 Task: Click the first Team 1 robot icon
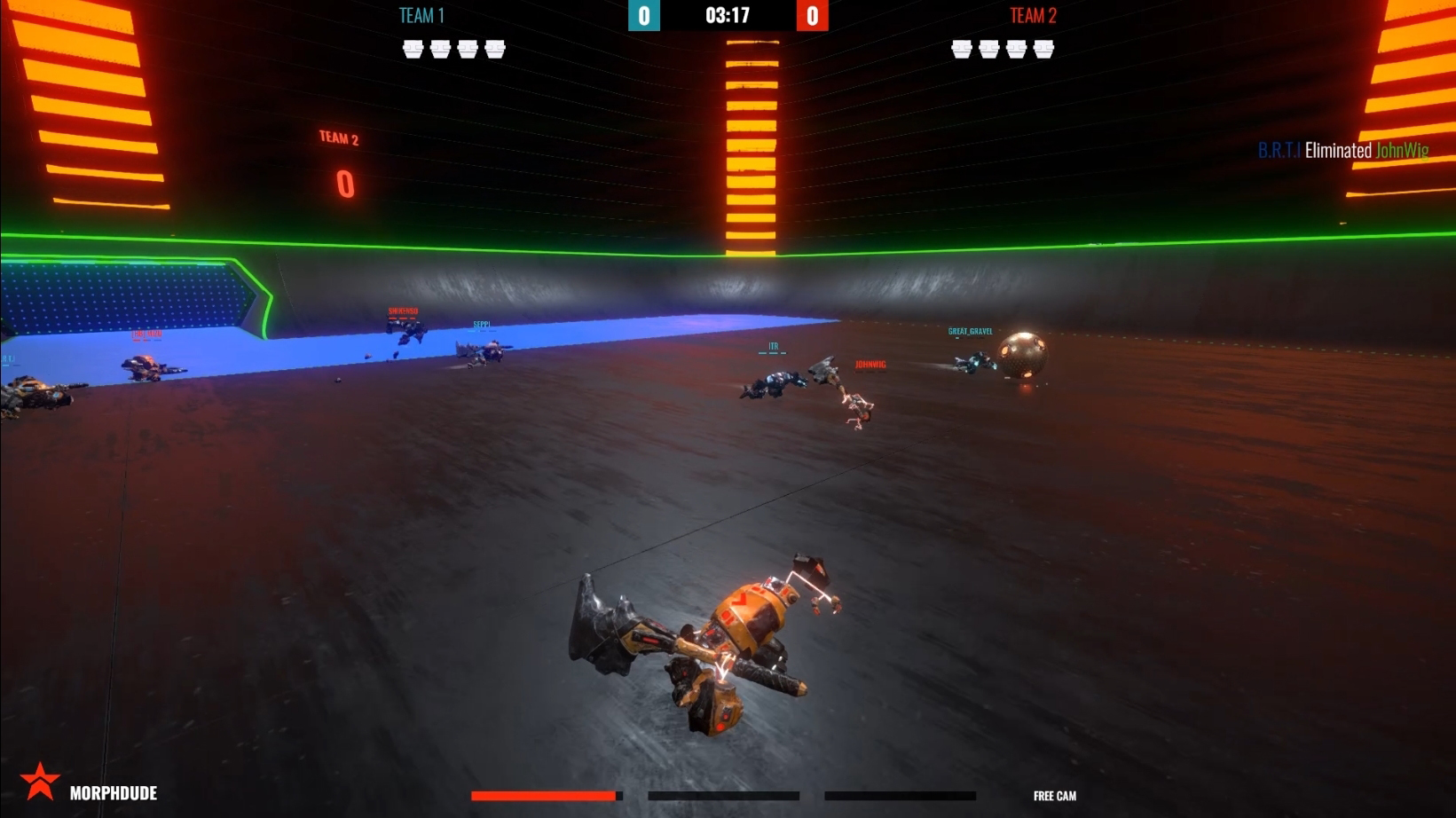(x=413, y=49)
